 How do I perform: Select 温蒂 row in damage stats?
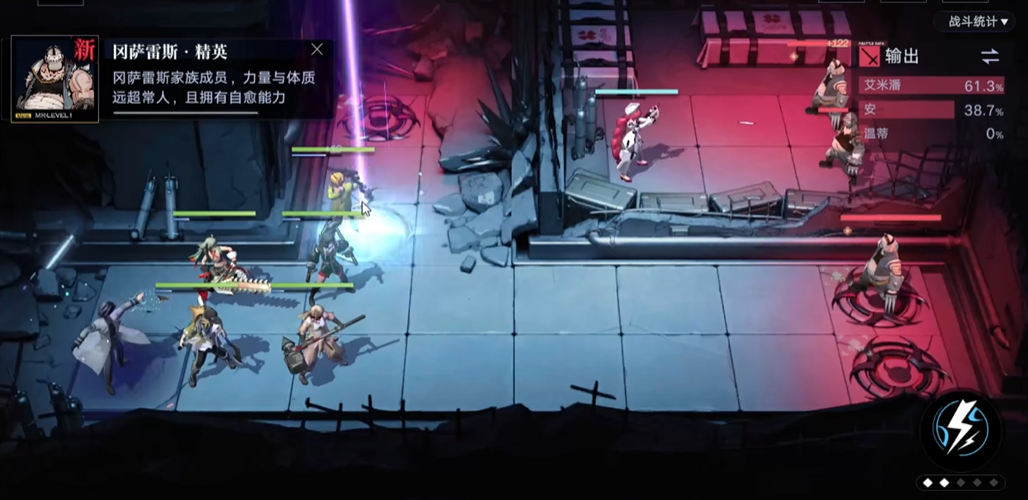pos(932,133)
